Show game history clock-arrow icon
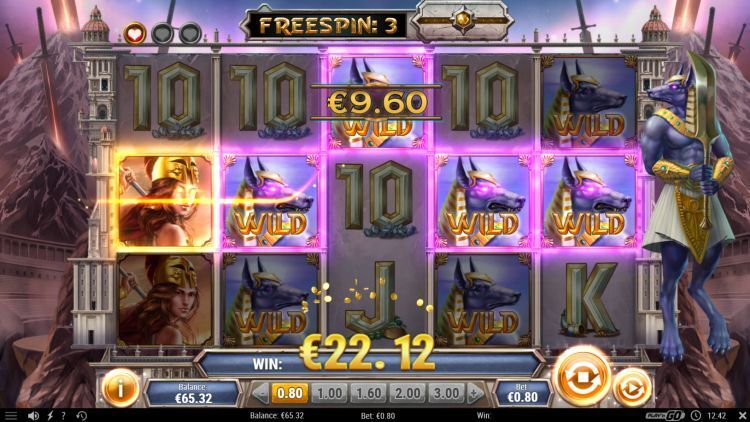This screenshot has width=750, height=422. (81, 415)
